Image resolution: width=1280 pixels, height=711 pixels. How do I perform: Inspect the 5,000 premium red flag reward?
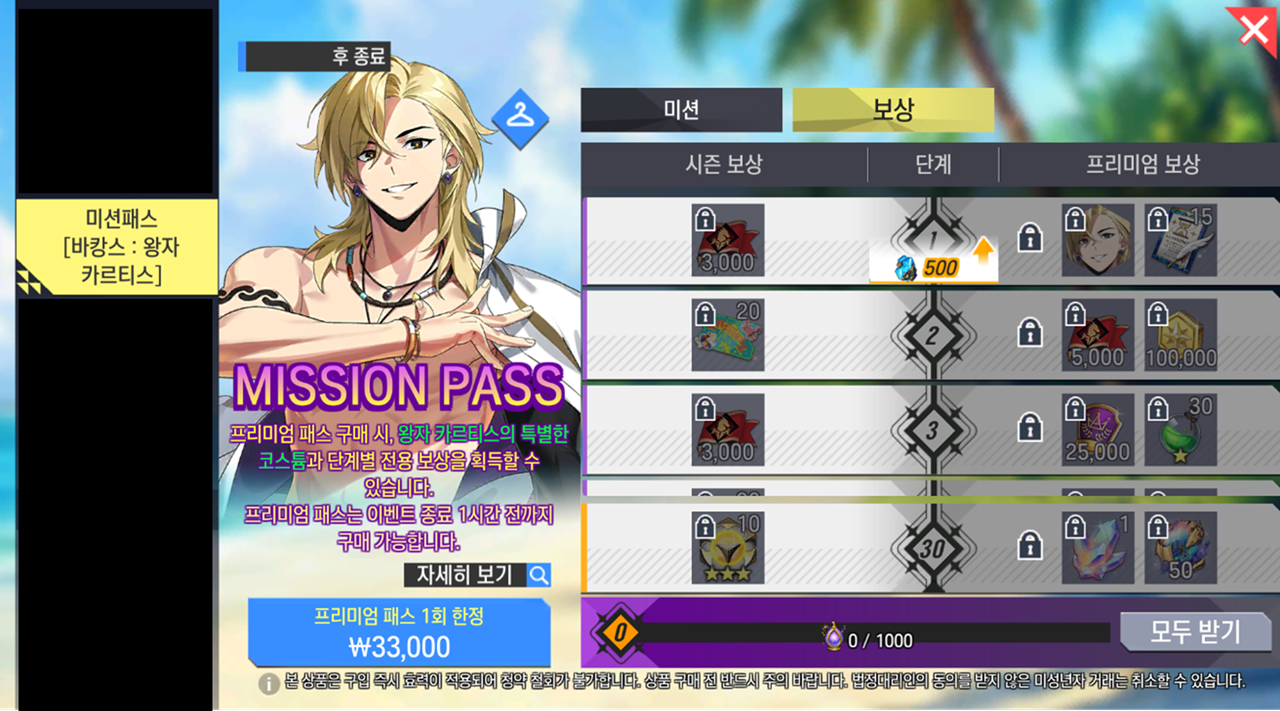1098,335
